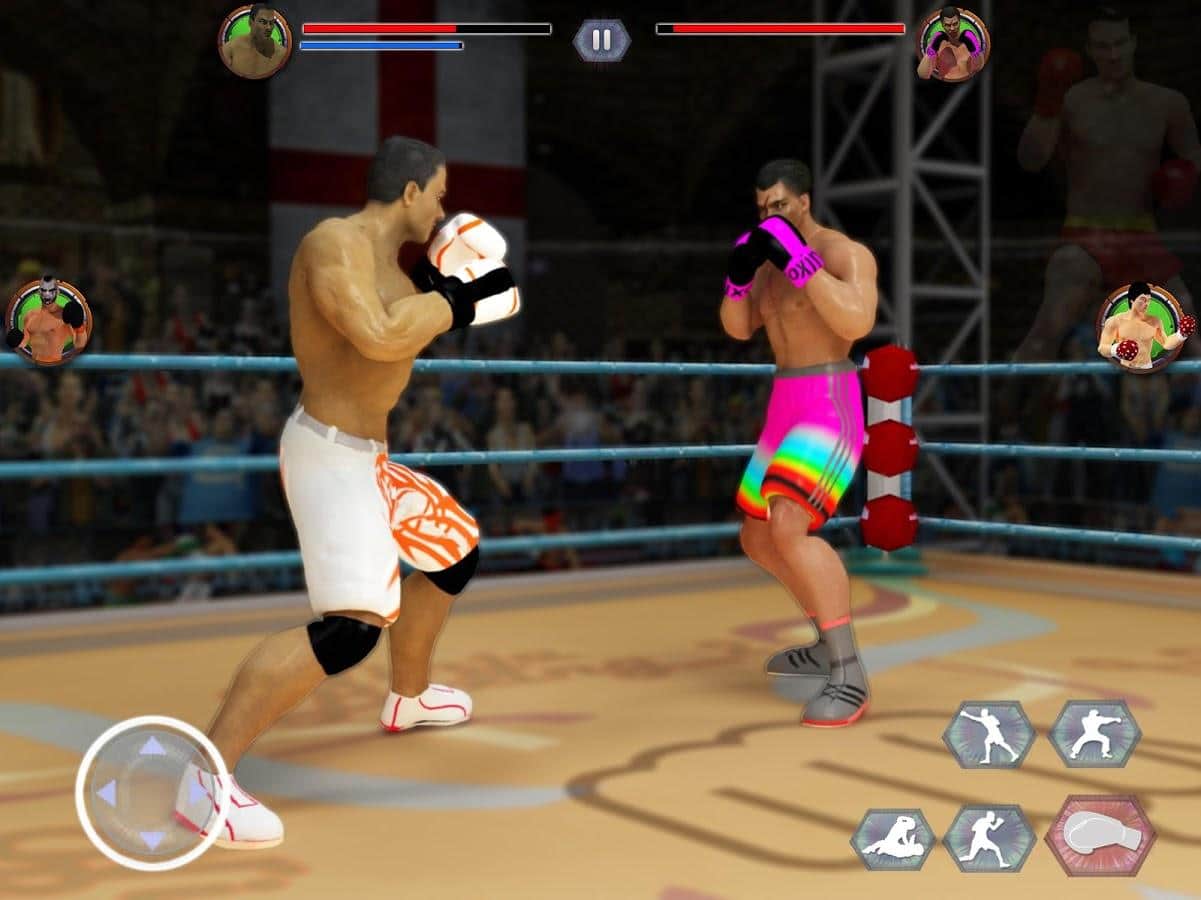Tag in the bearded partner portrait
This screenshot has width=1201, height=900.
coord(48,321)
